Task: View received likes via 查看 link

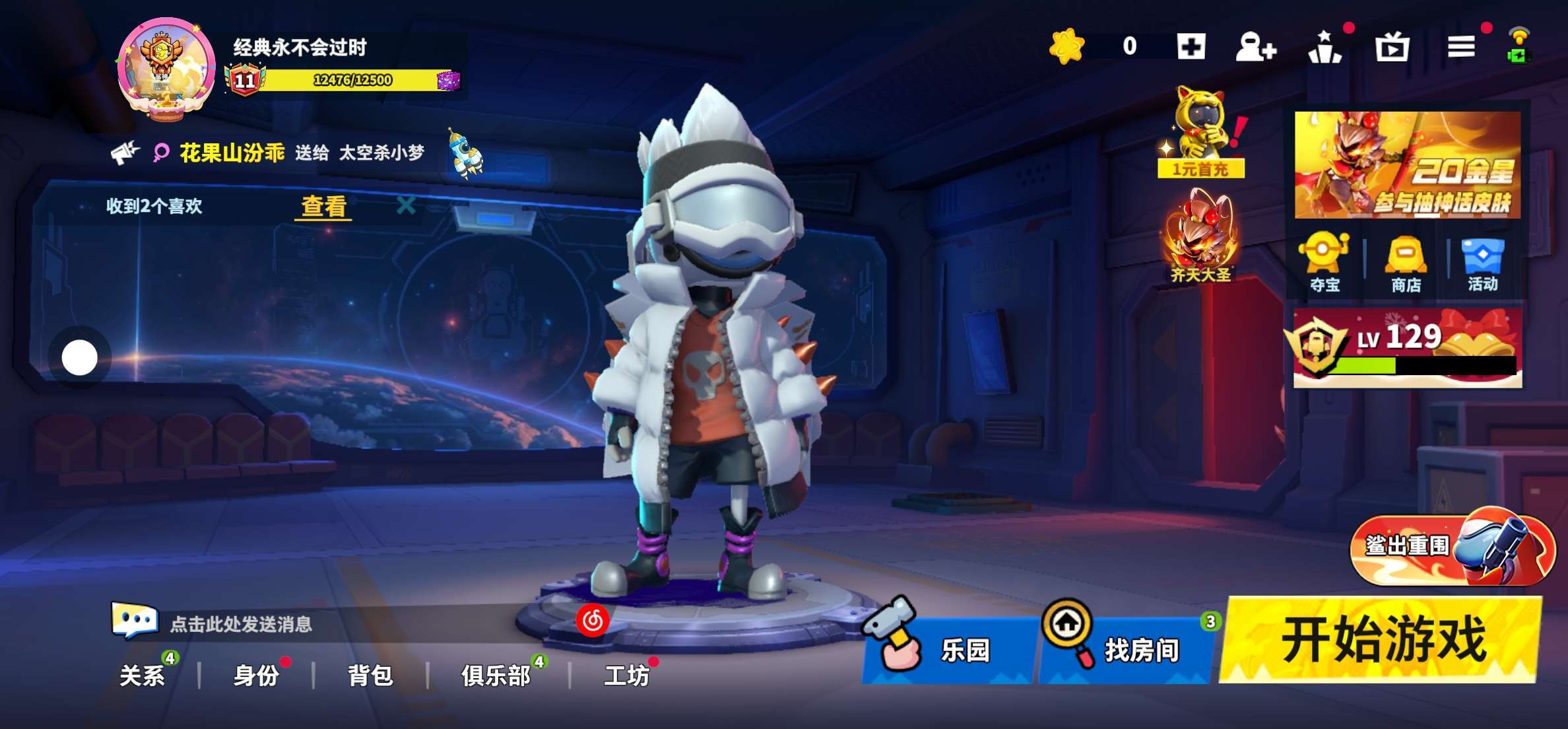Action: coord(323,207)
